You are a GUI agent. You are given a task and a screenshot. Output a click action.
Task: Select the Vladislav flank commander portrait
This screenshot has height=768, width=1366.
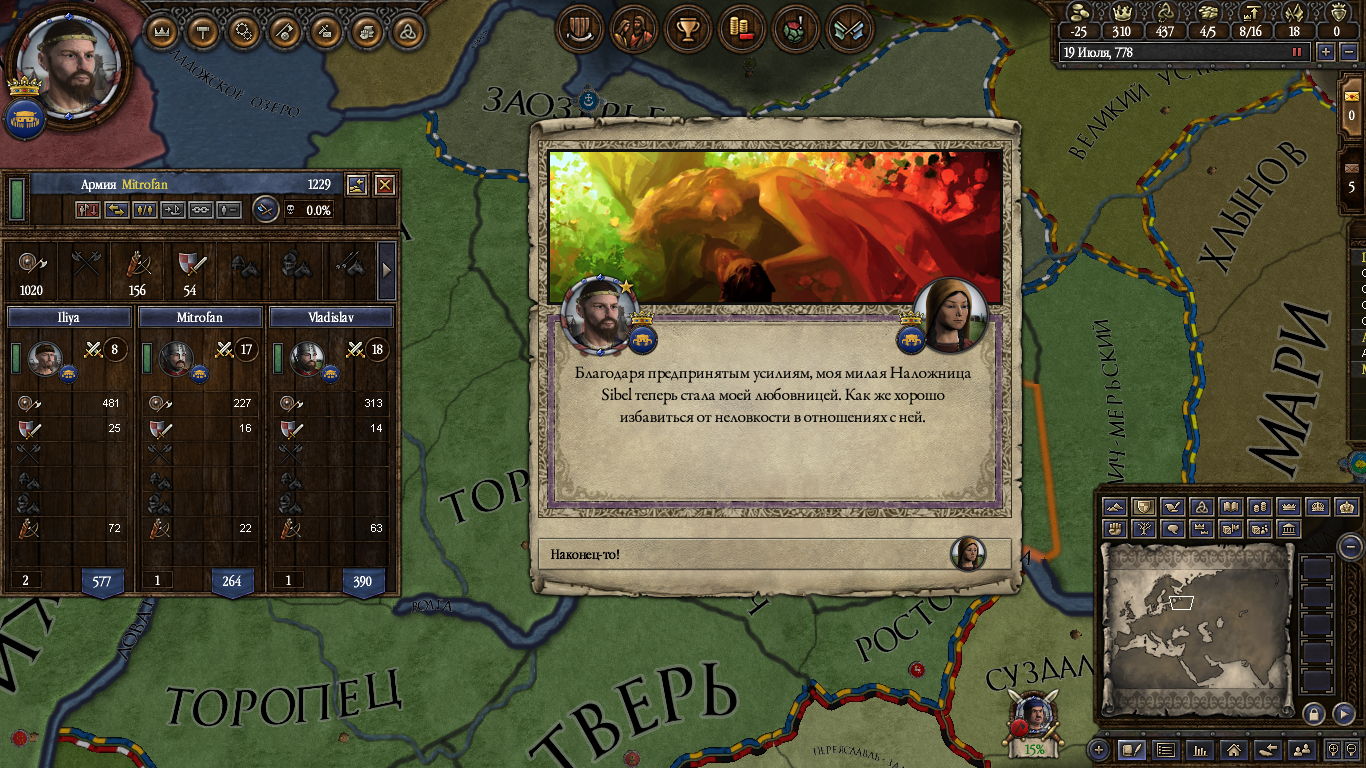point(306,359)
